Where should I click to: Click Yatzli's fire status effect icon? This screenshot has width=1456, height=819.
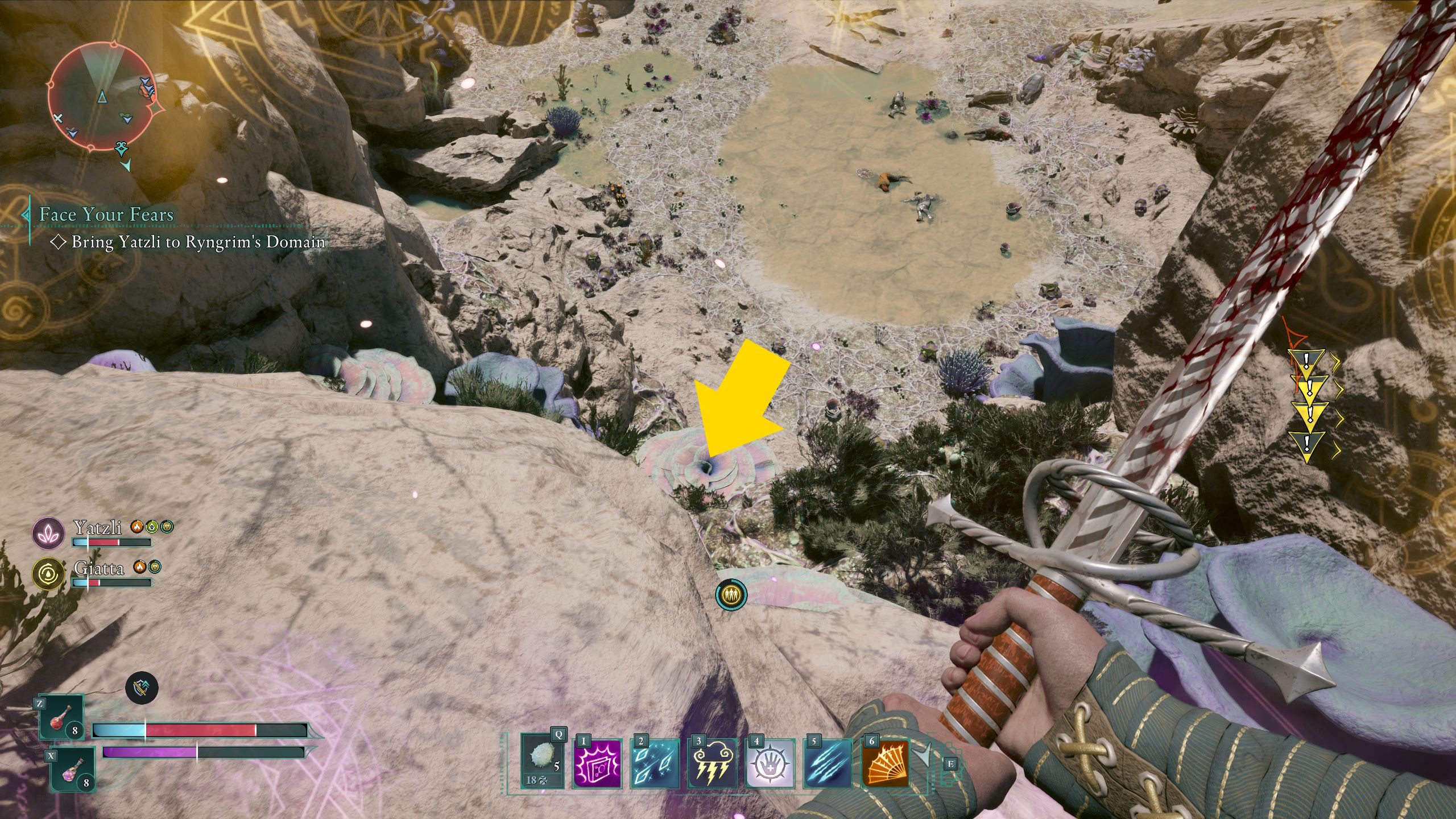(x=137, y=527)
